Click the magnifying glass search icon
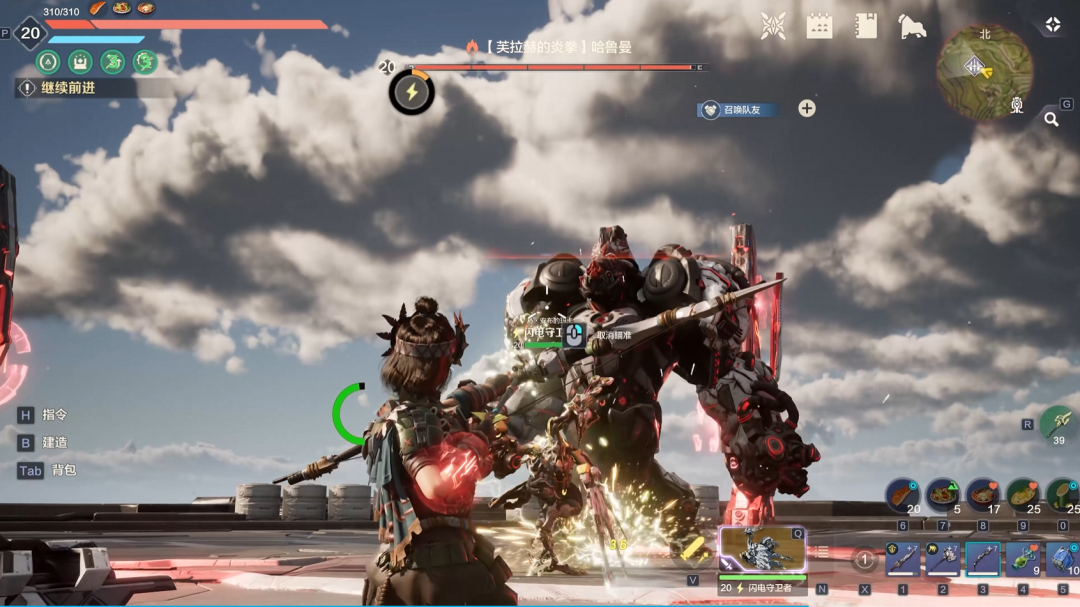Screen dimensions: 1080x607 pos(1051,119)
